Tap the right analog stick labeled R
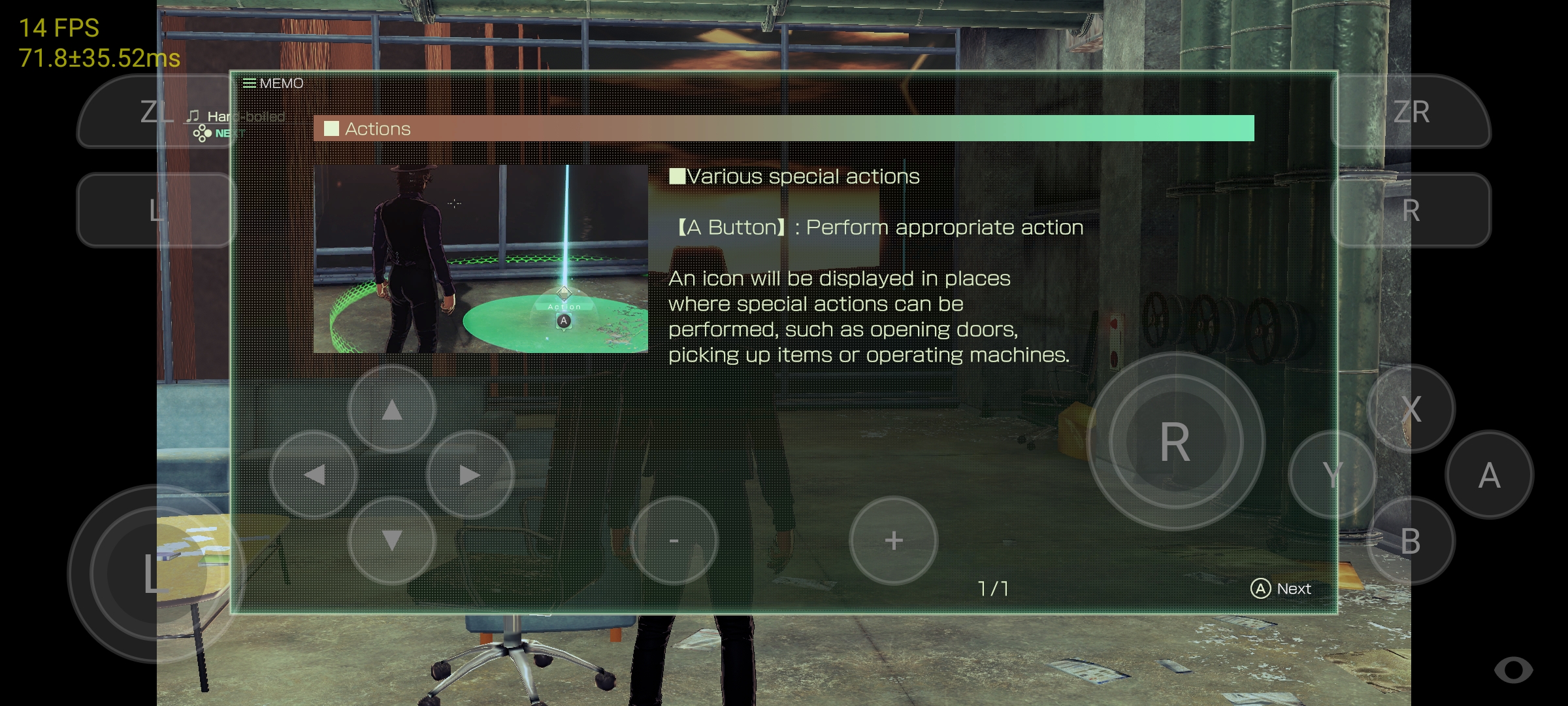Image resolution: width=1568 pixels, height=706 pixels. click(1174, 441)
